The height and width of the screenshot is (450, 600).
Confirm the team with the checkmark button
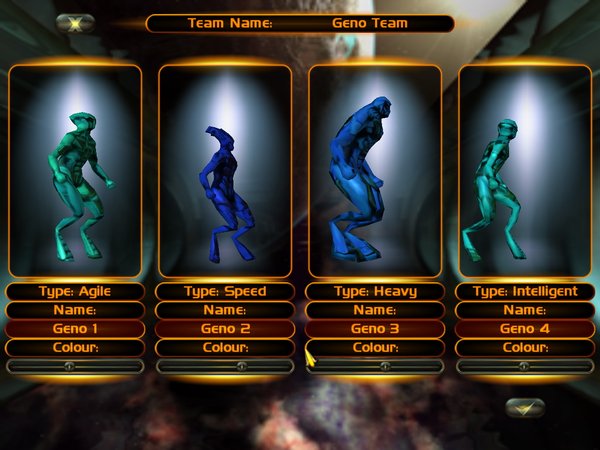[x=525, y=407]
